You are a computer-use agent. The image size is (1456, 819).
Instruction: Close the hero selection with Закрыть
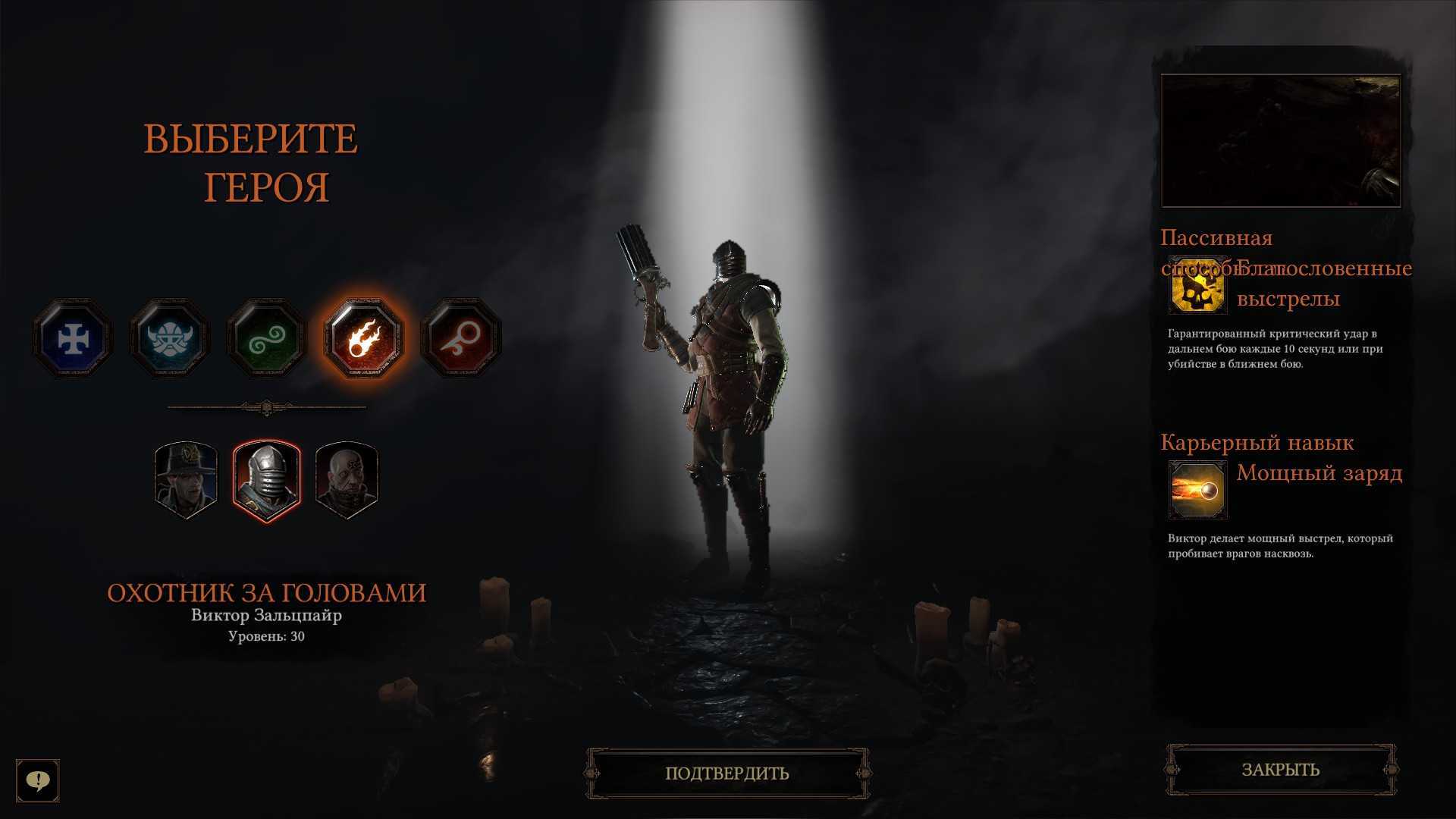[1280, 770]
